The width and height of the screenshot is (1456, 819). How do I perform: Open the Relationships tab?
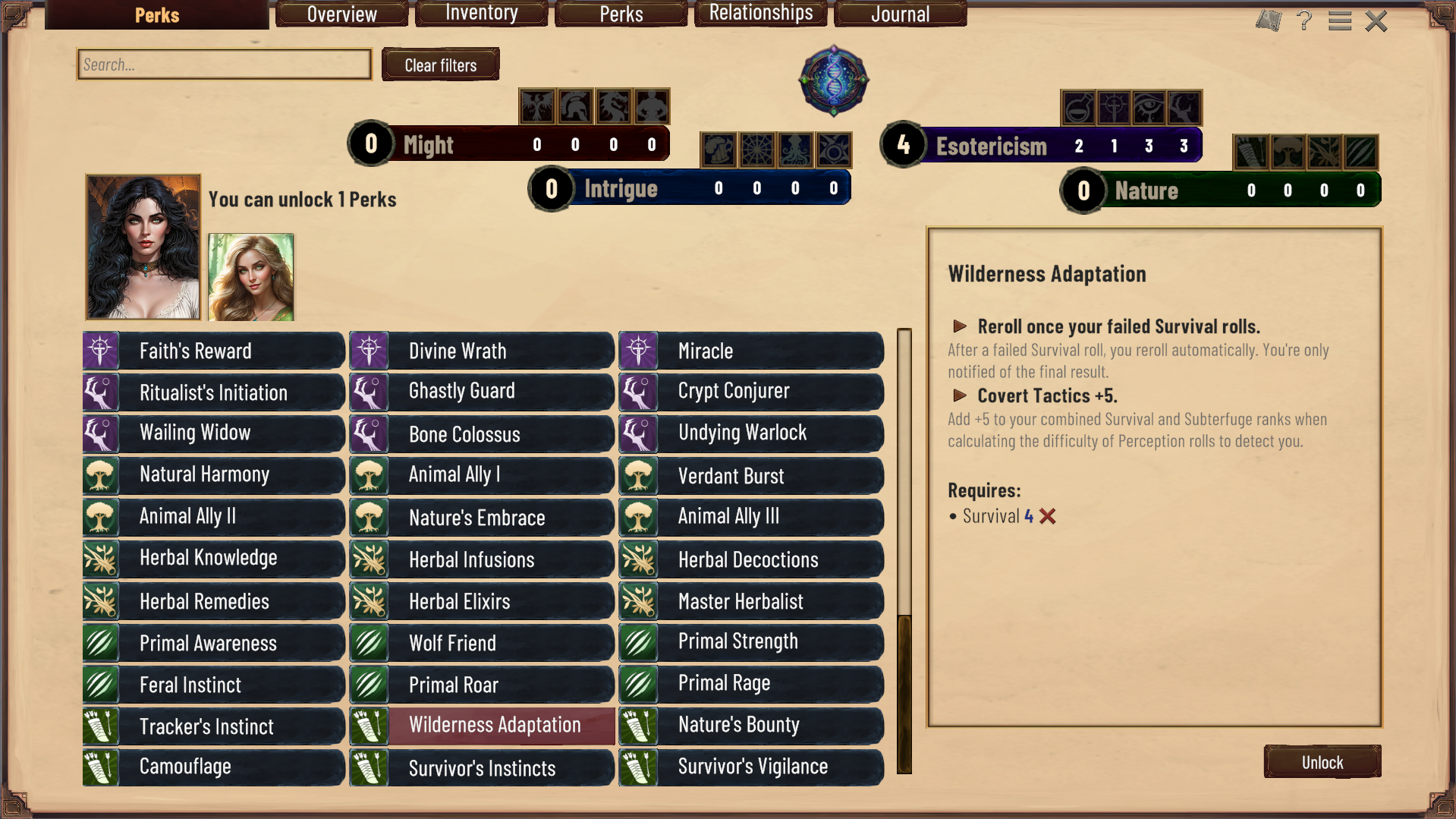pos(760,13)
